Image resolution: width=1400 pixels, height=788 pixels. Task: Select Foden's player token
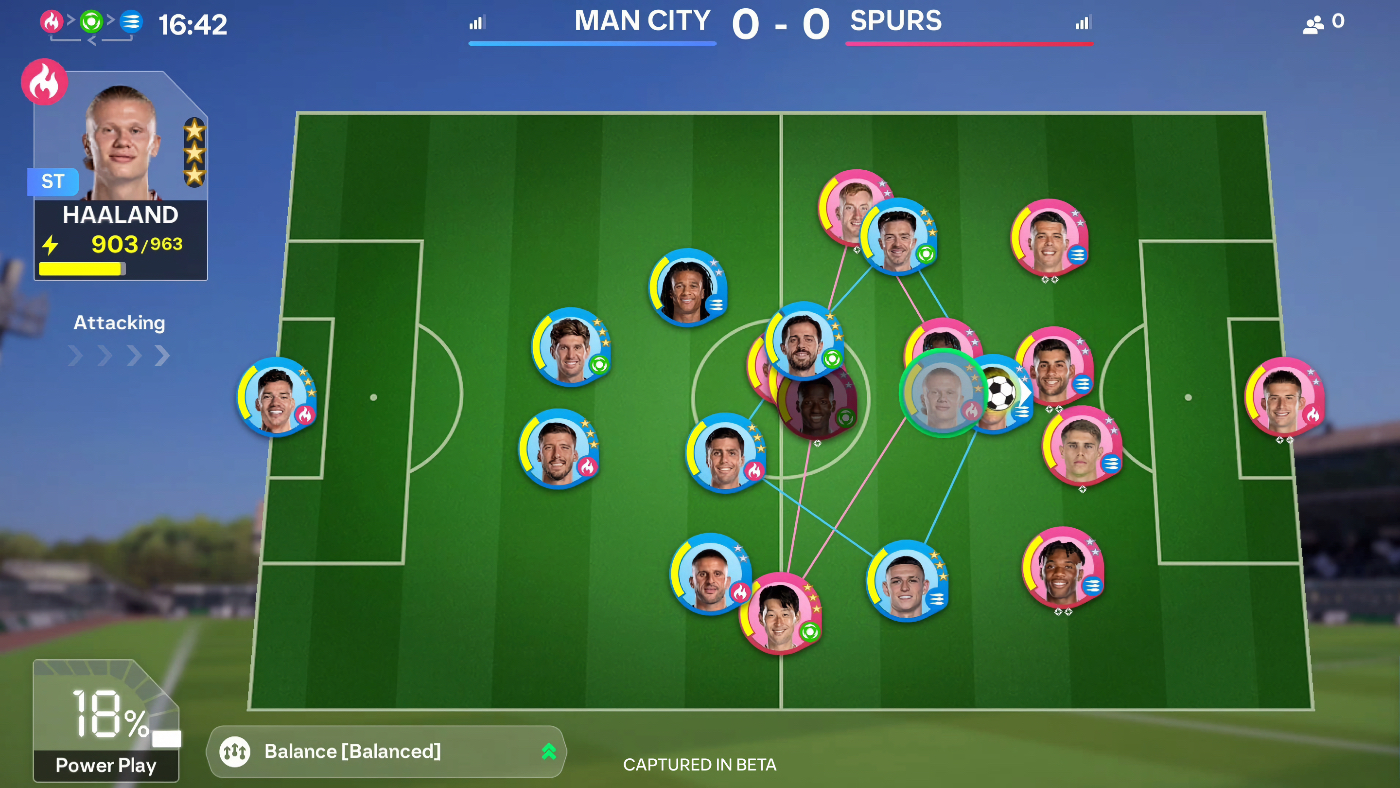pos(906,580)
